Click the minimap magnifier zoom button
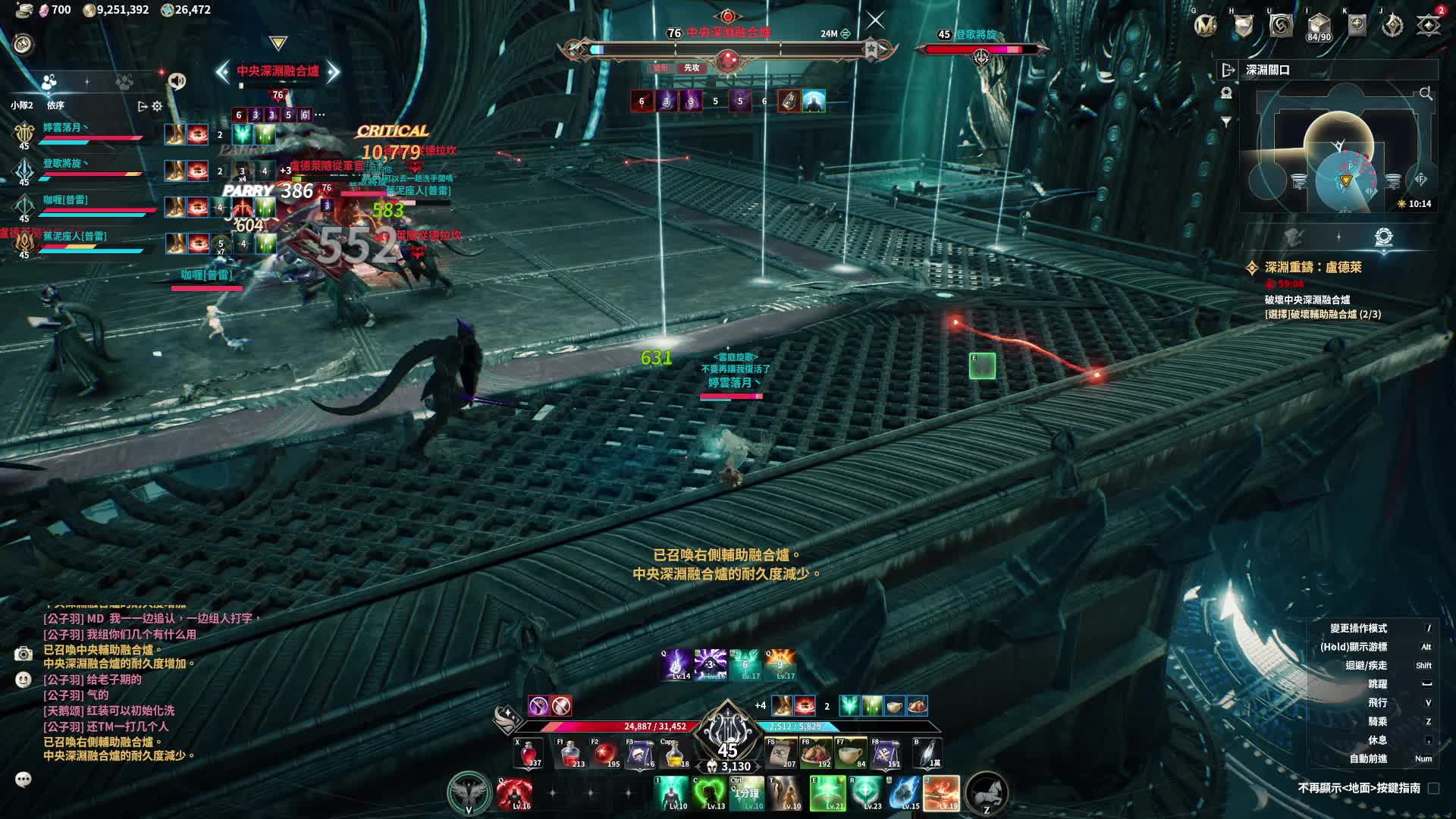The height and width of the screenshot is (819, 1456). tap(1426, 94)
